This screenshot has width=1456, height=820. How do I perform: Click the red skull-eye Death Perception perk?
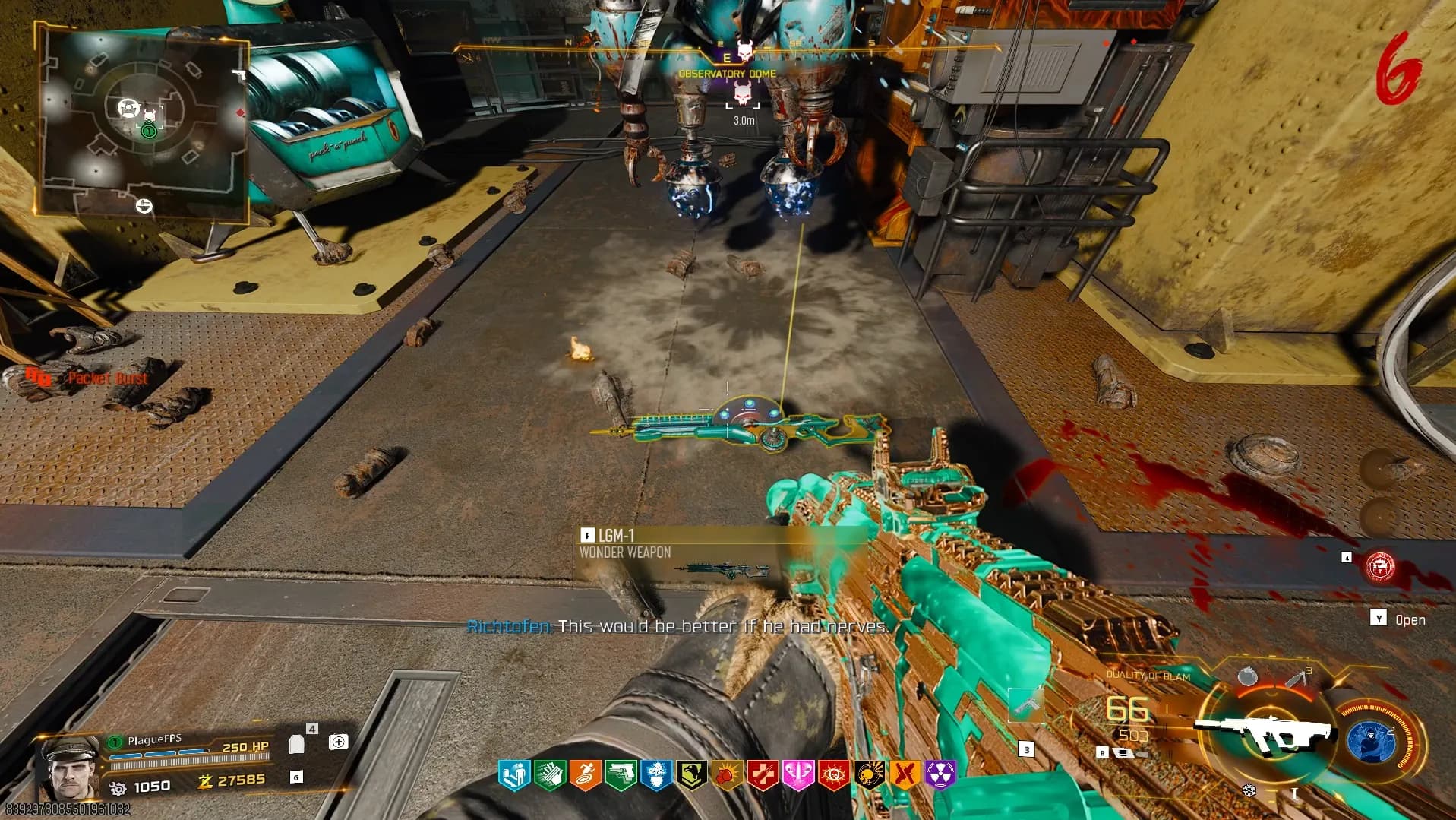click(834, 775)
